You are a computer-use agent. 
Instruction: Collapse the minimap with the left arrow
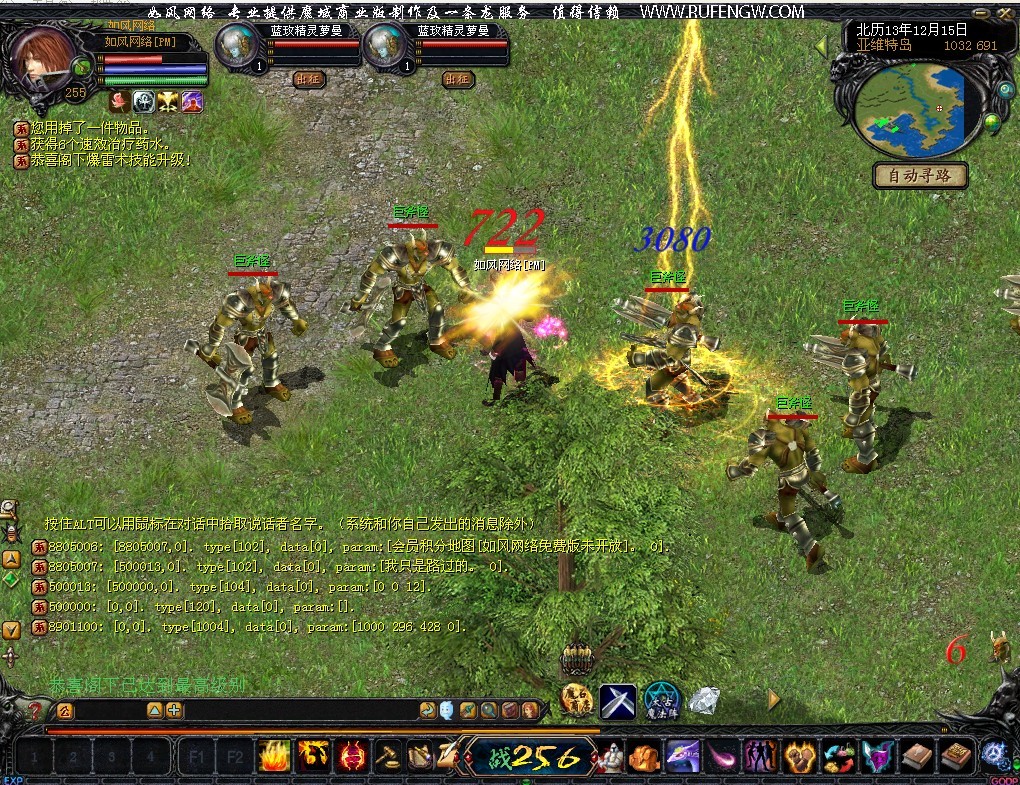pos(821,47)
